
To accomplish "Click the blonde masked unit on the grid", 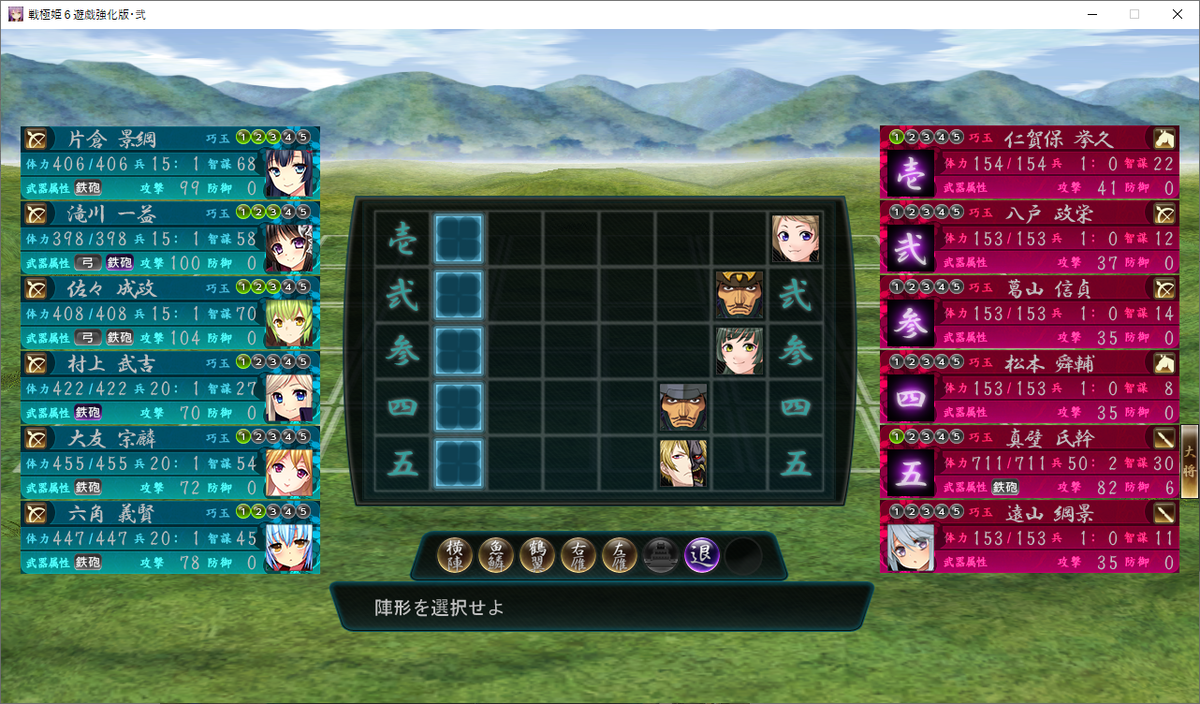I will tap(683, 464).
